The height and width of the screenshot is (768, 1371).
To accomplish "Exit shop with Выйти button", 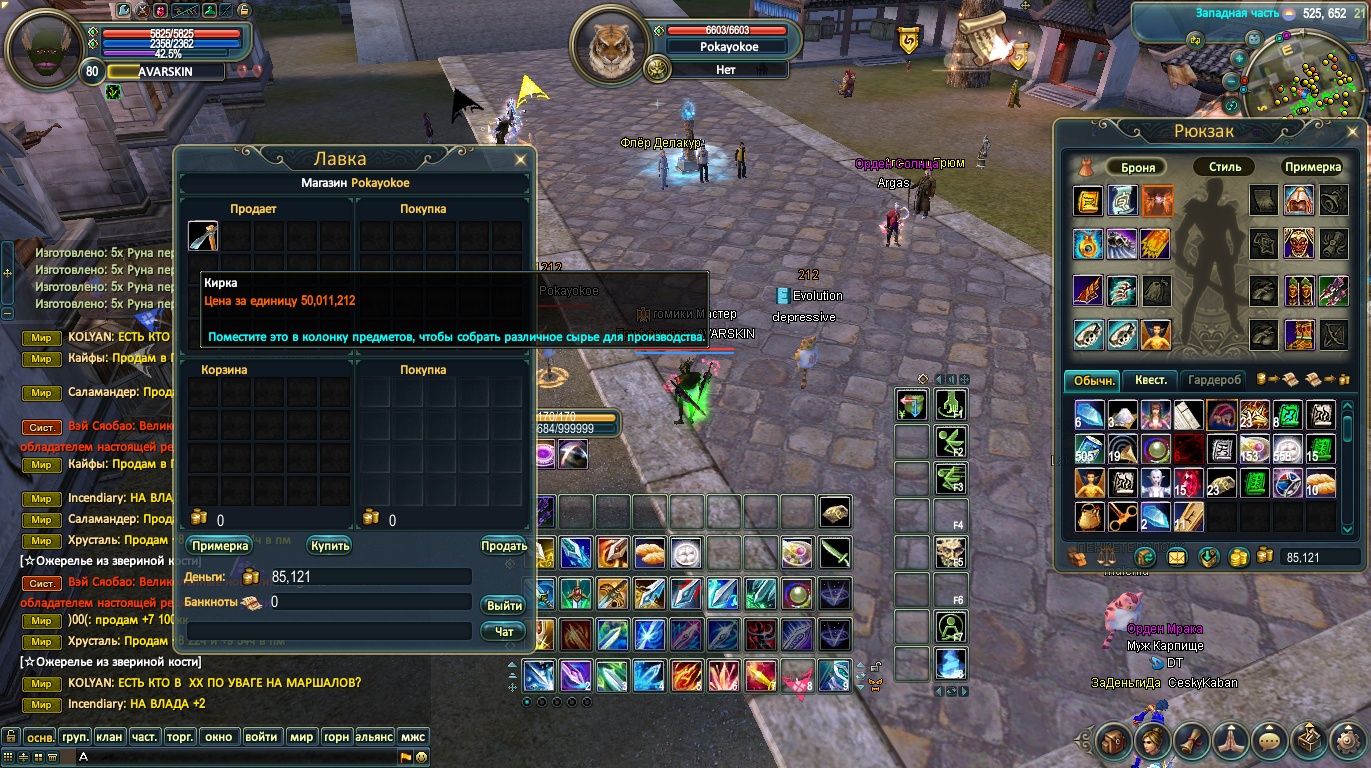I will coord(504,606).
